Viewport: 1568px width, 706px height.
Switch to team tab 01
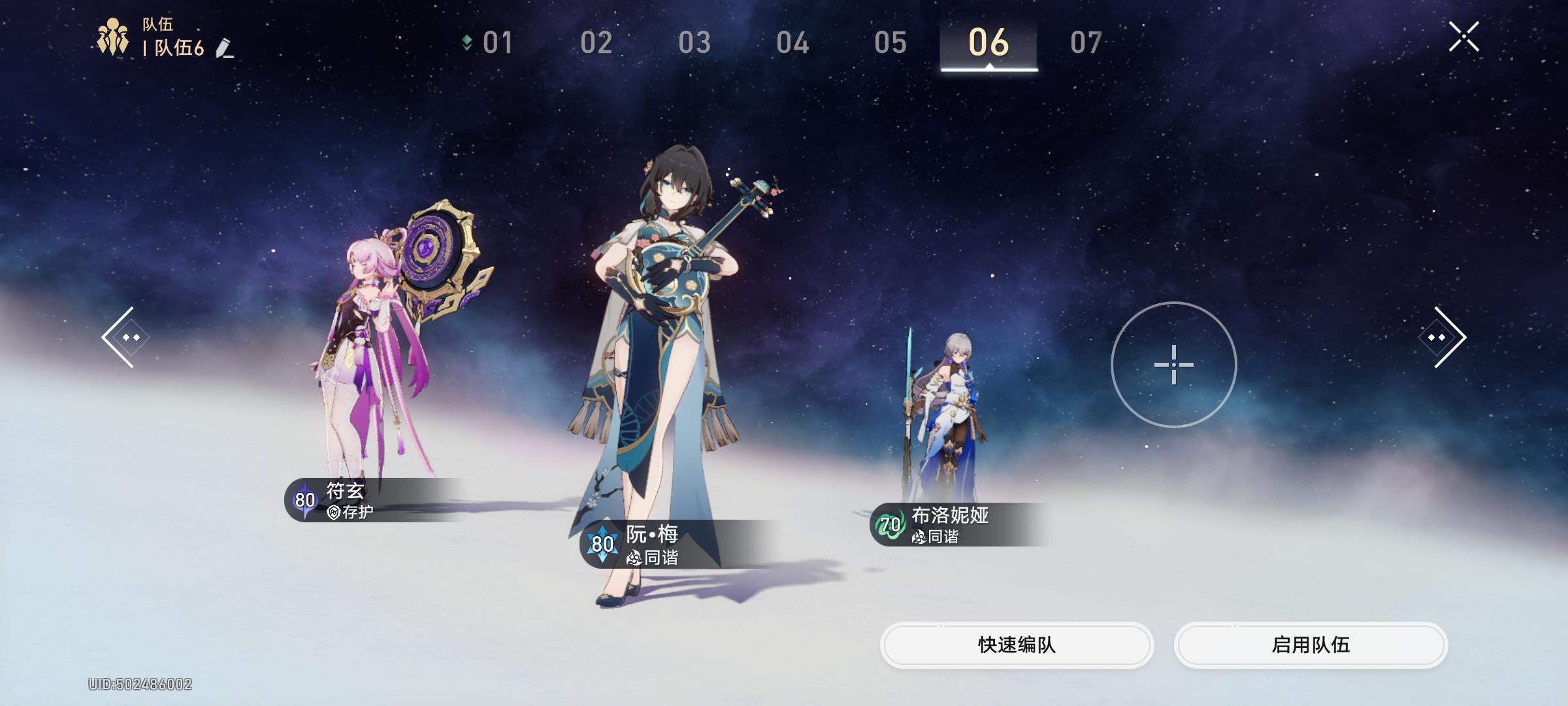497,42
